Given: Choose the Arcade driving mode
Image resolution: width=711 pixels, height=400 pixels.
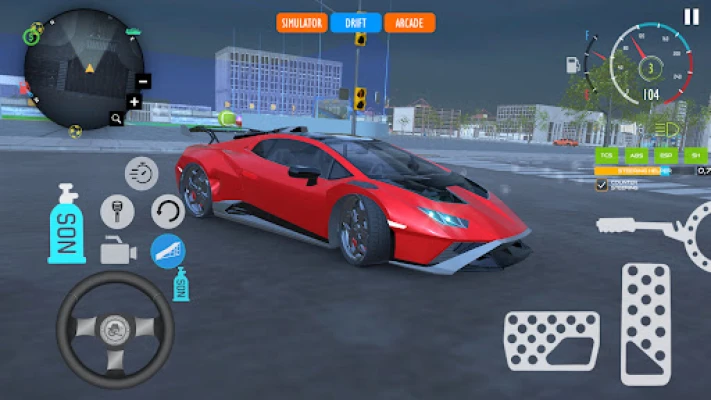Looking at the screenshot, I should 409,22.
